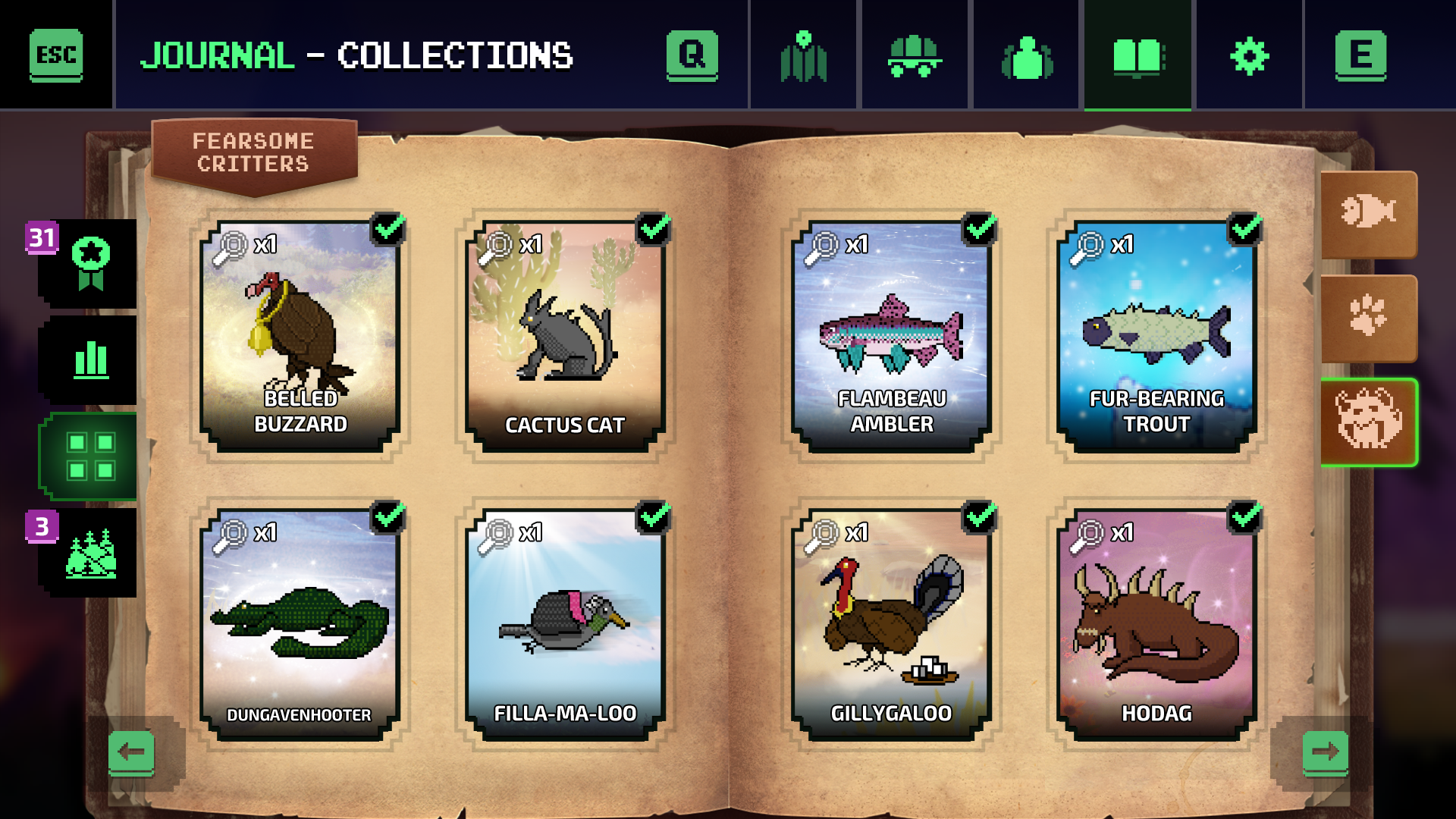This screenshot has width=1456, height=819.
Task: Turn back to the previous journal page
Action: (x=132, y=752)
